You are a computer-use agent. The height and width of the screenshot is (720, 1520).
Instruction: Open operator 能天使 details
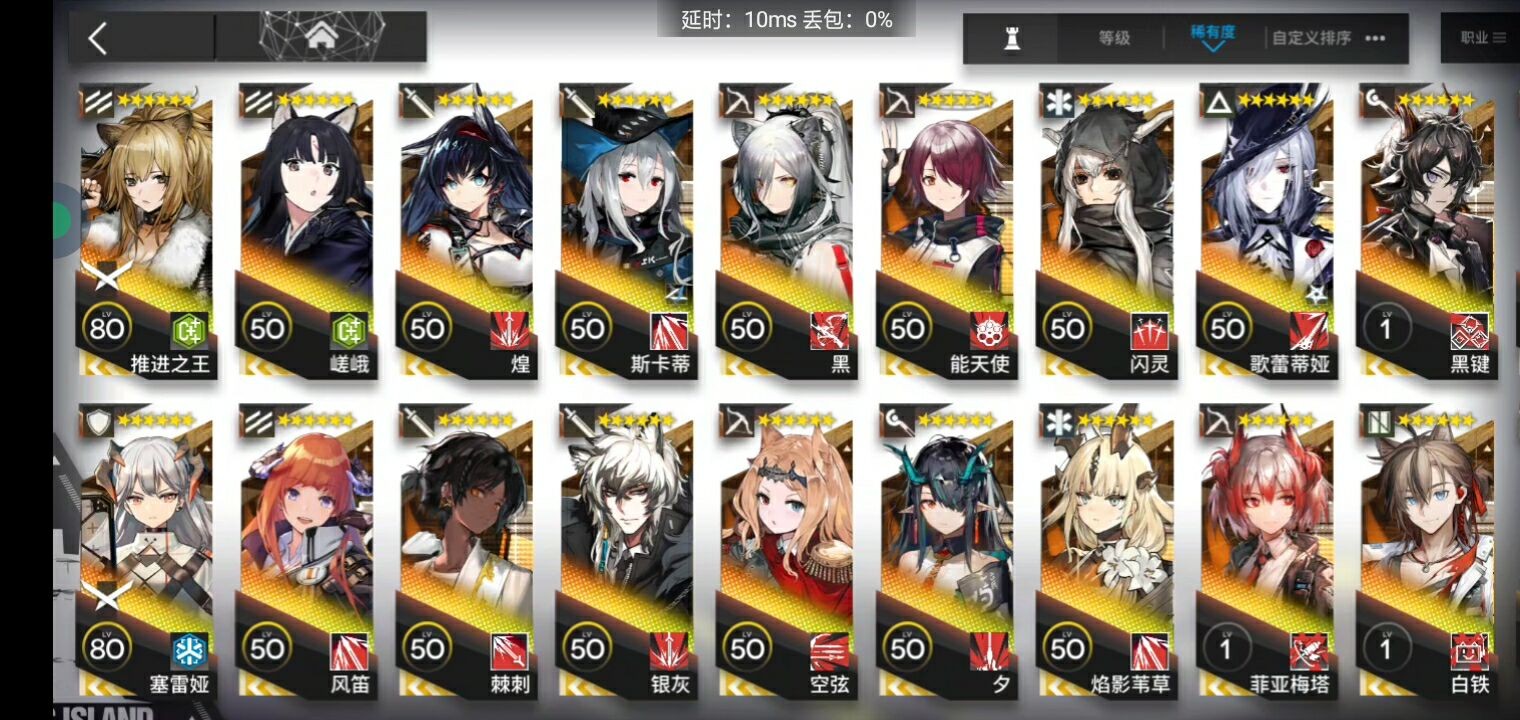946,230
